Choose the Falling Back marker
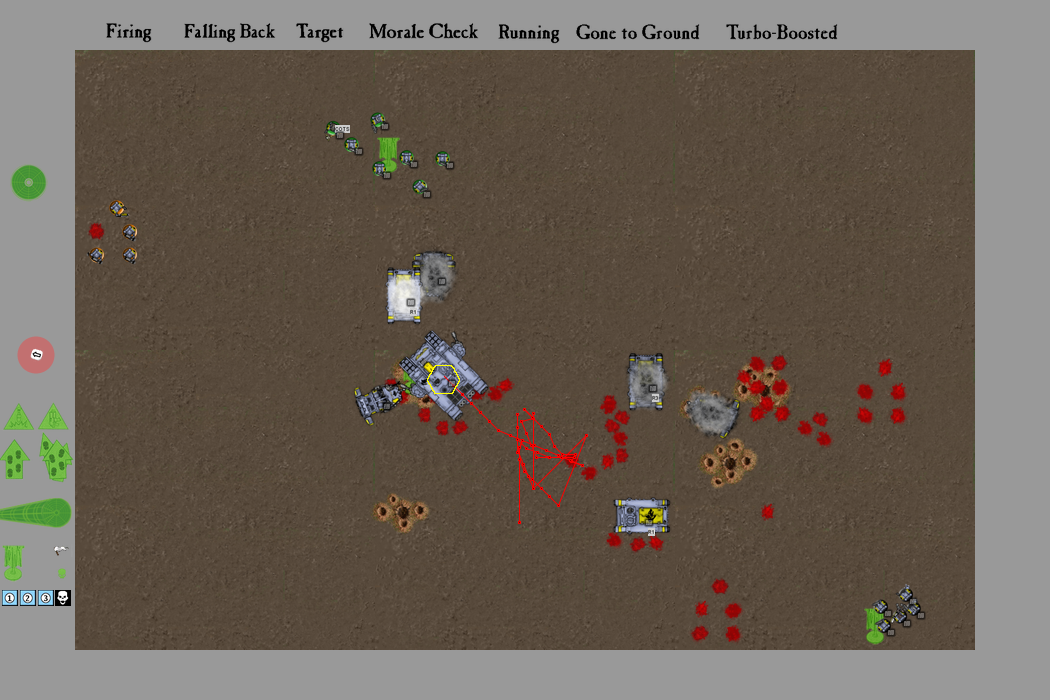This screenshot has width=1050, height=700. pos(229,32)
